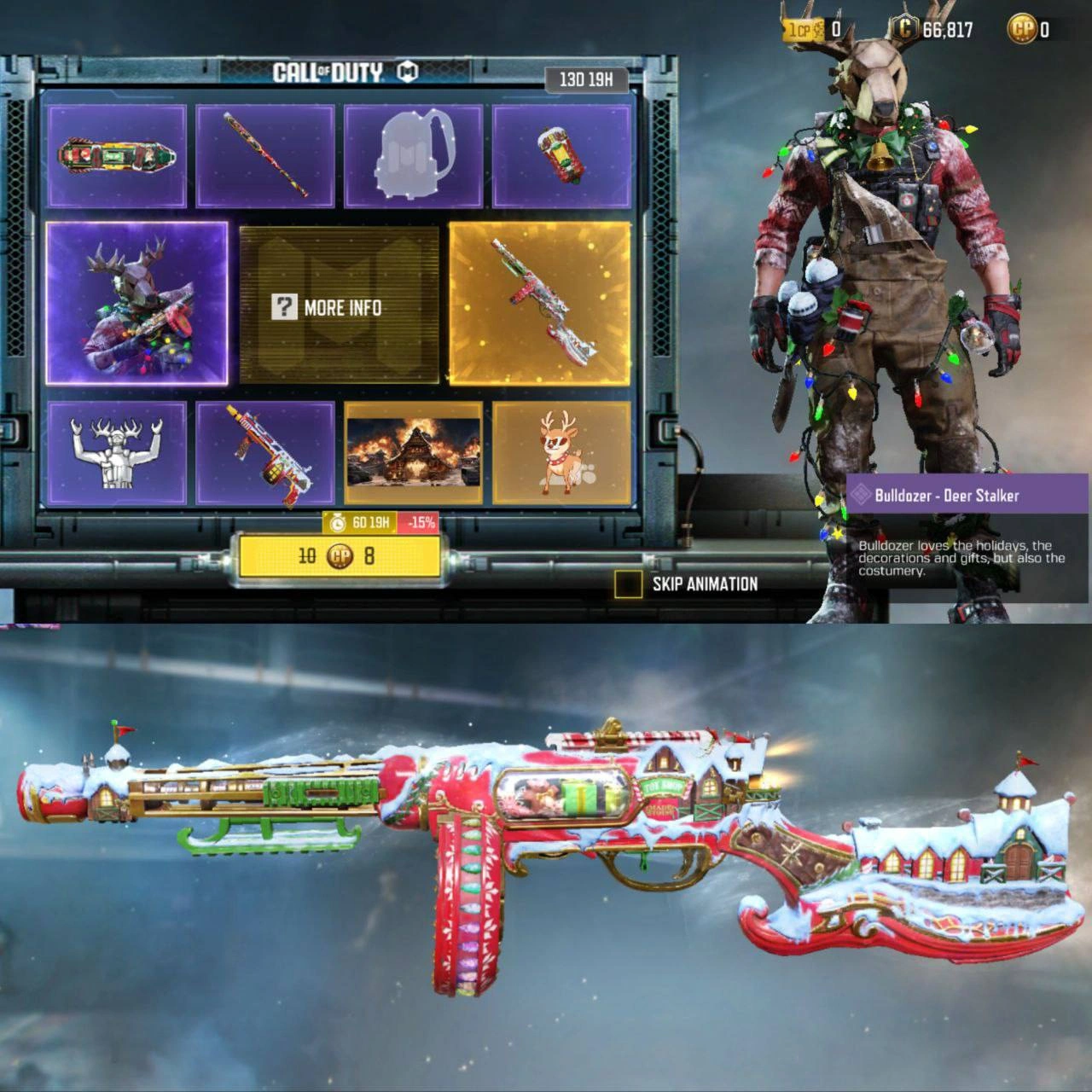Select the cartoon reindeer sticker tile
Screen dimensions: 1092x1092
[x=561, y=454]
